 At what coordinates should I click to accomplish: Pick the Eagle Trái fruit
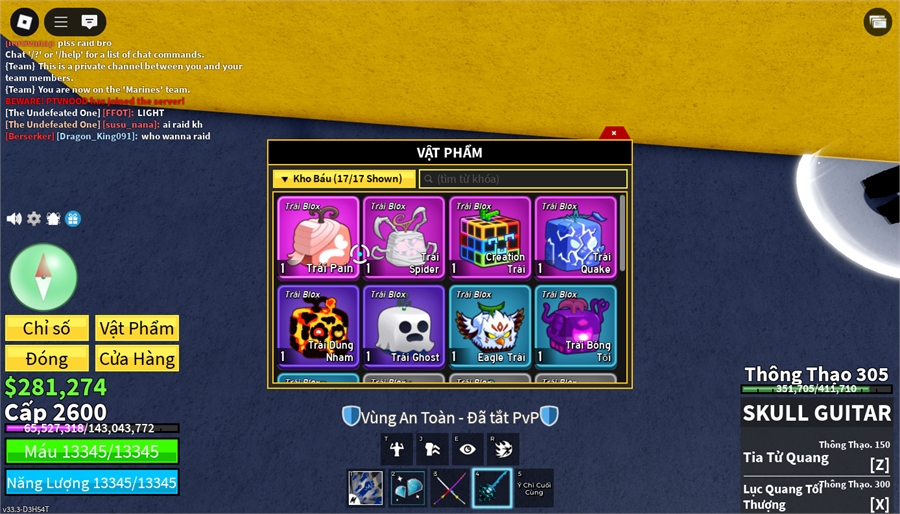pos(490,325)
